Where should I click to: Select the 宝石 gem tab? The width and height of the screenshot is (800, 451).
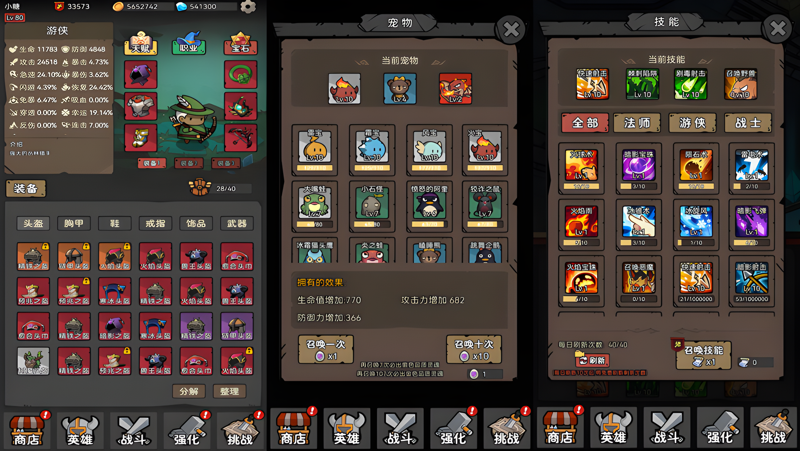(x=240, y=46)
